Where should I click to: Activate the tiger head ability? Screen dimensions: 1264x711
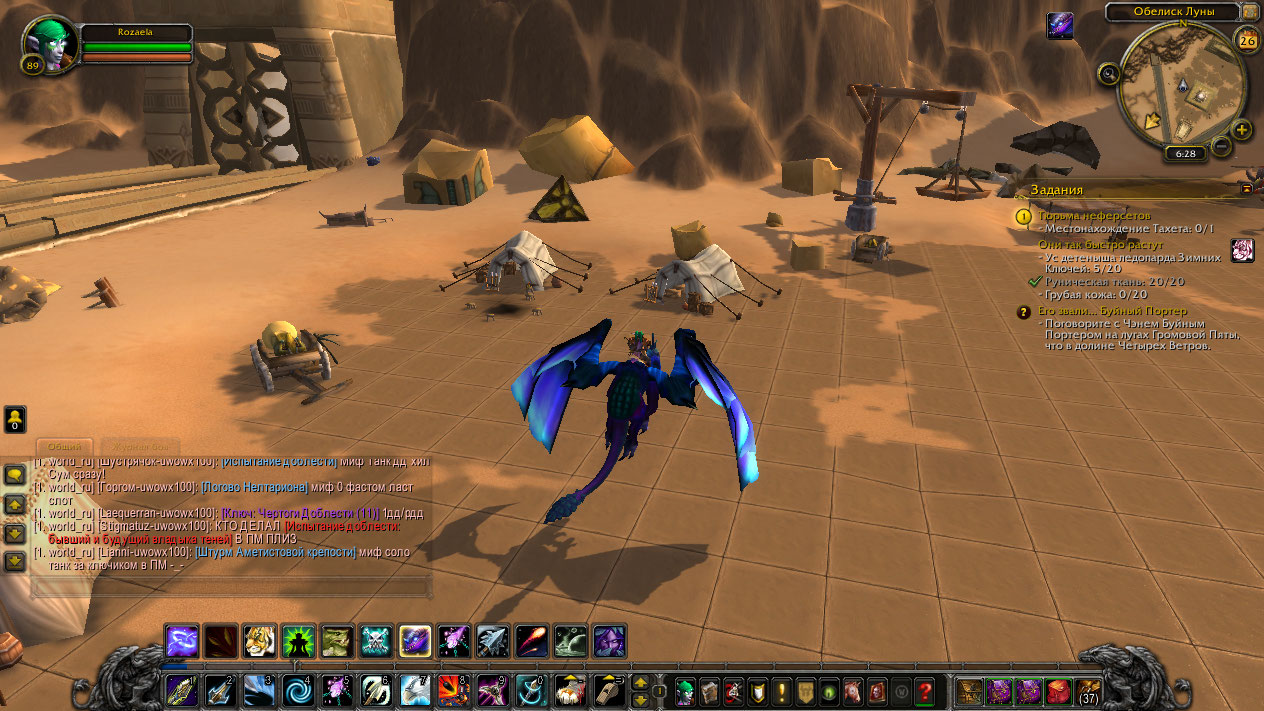[x=259, y=640]
